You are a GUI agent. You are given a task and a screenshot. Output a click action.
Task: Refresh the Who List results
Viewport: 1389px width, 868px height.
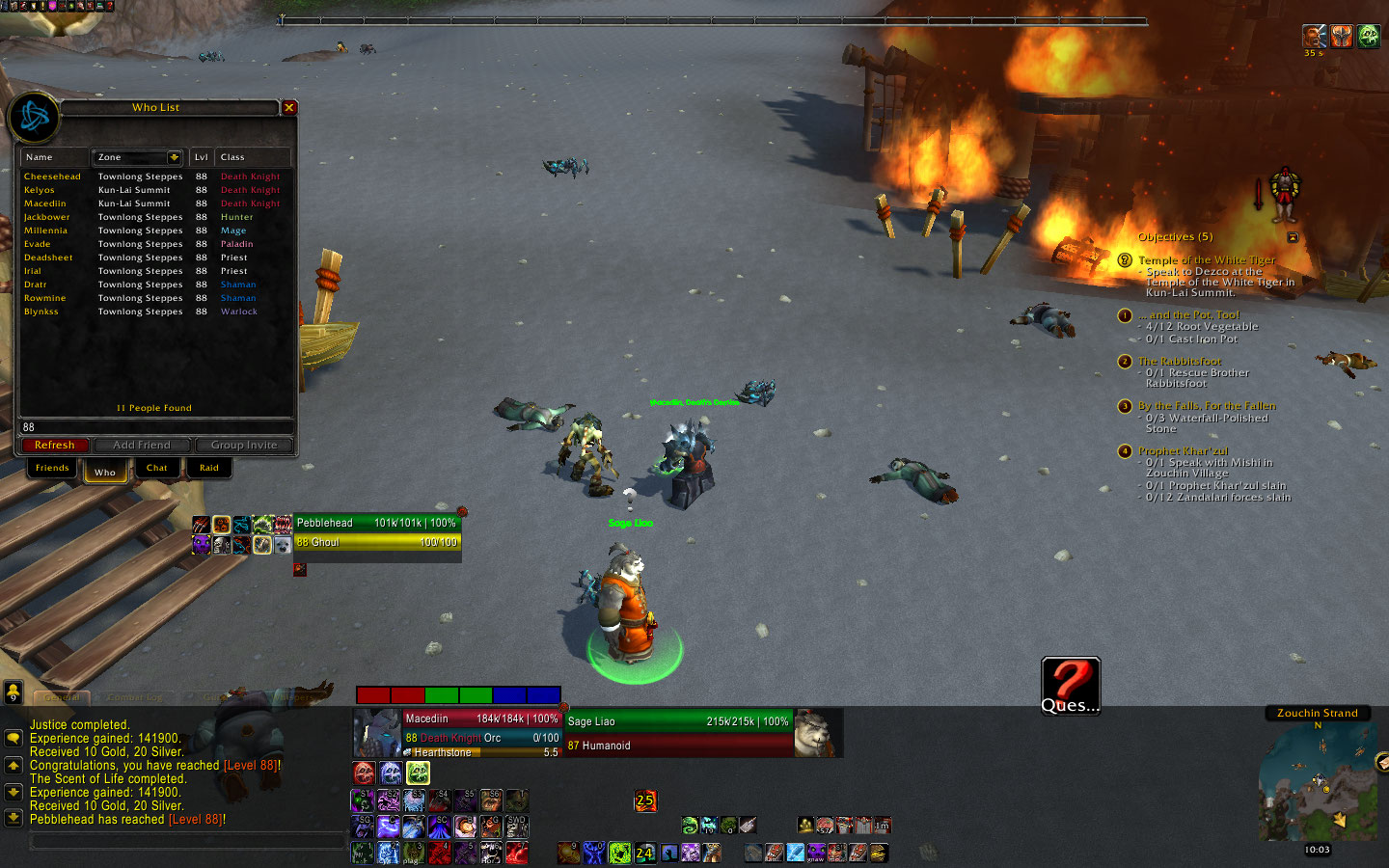pyautogui.click(x=55, y=446)
